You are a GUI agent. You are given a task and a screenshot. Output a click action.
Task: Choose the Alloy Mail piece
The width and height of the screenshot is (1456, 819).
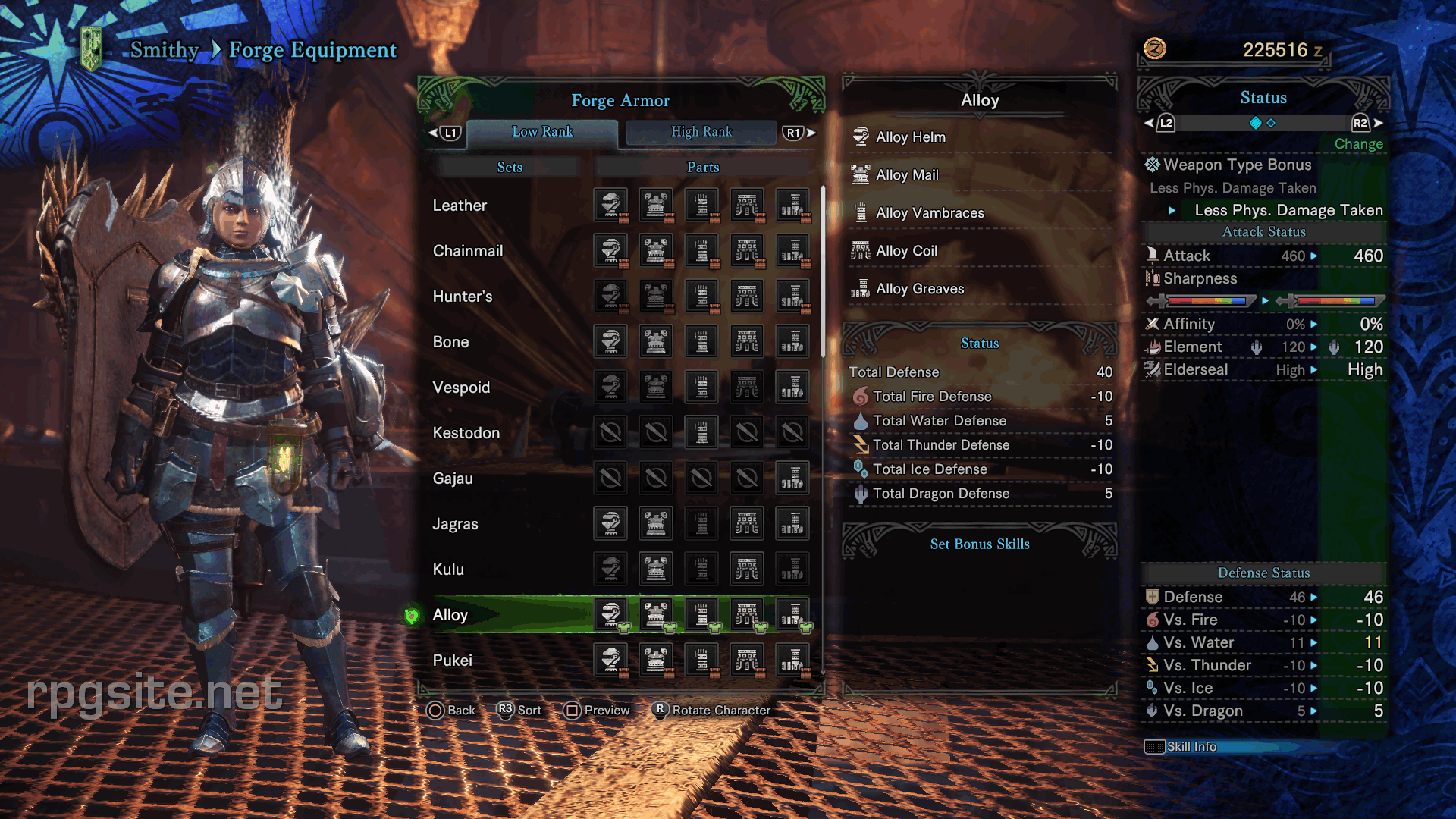[x=907, y=175]
